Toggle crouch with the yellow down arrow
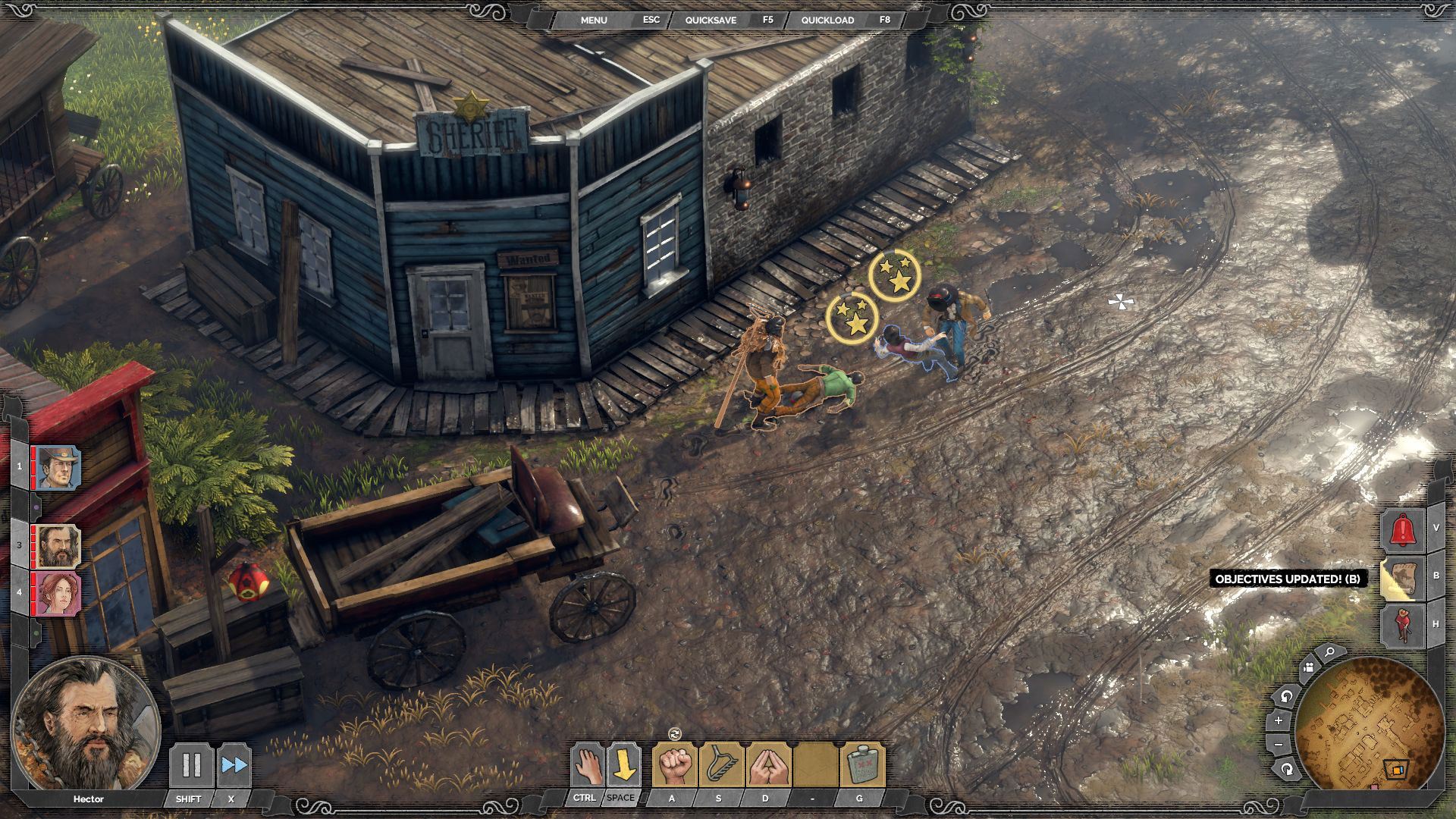The height and width of the screenshot is (819, 1456). 624,765
